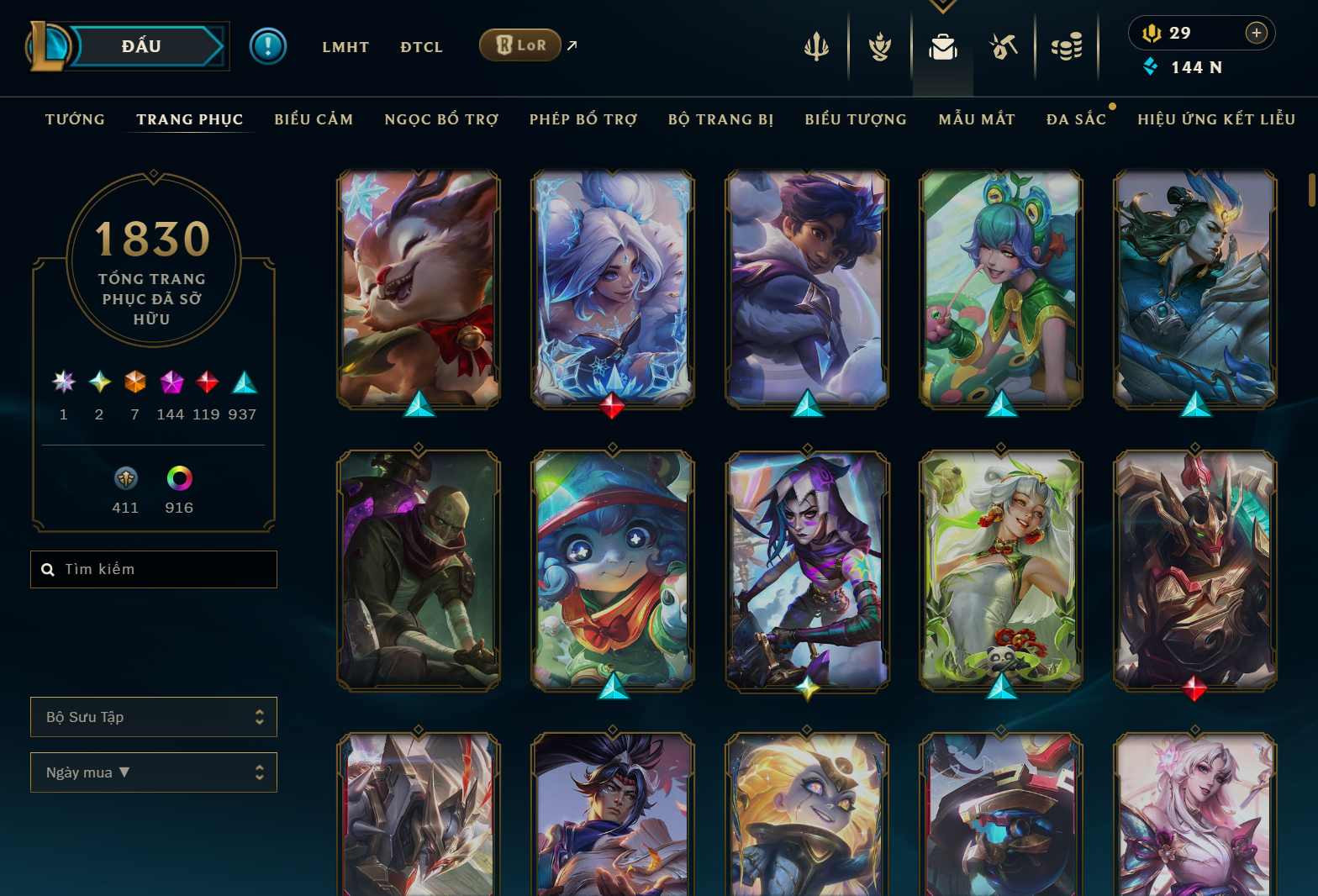Click the ĐẤU play button
This screenshot has width=1318, height=896.
coord(141,46)
